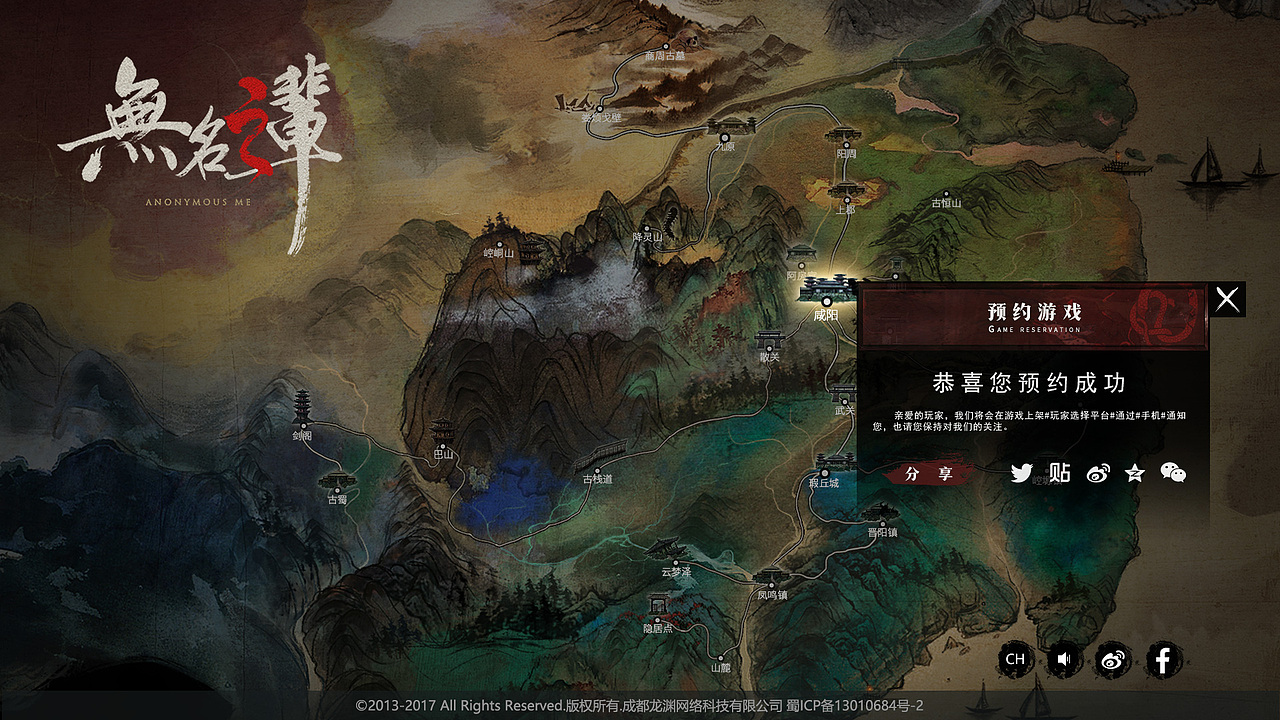The height and width of the screenshot is (720, 1280).
Task: Share the reservation via WeChat icon
Action: [1173, 473]
